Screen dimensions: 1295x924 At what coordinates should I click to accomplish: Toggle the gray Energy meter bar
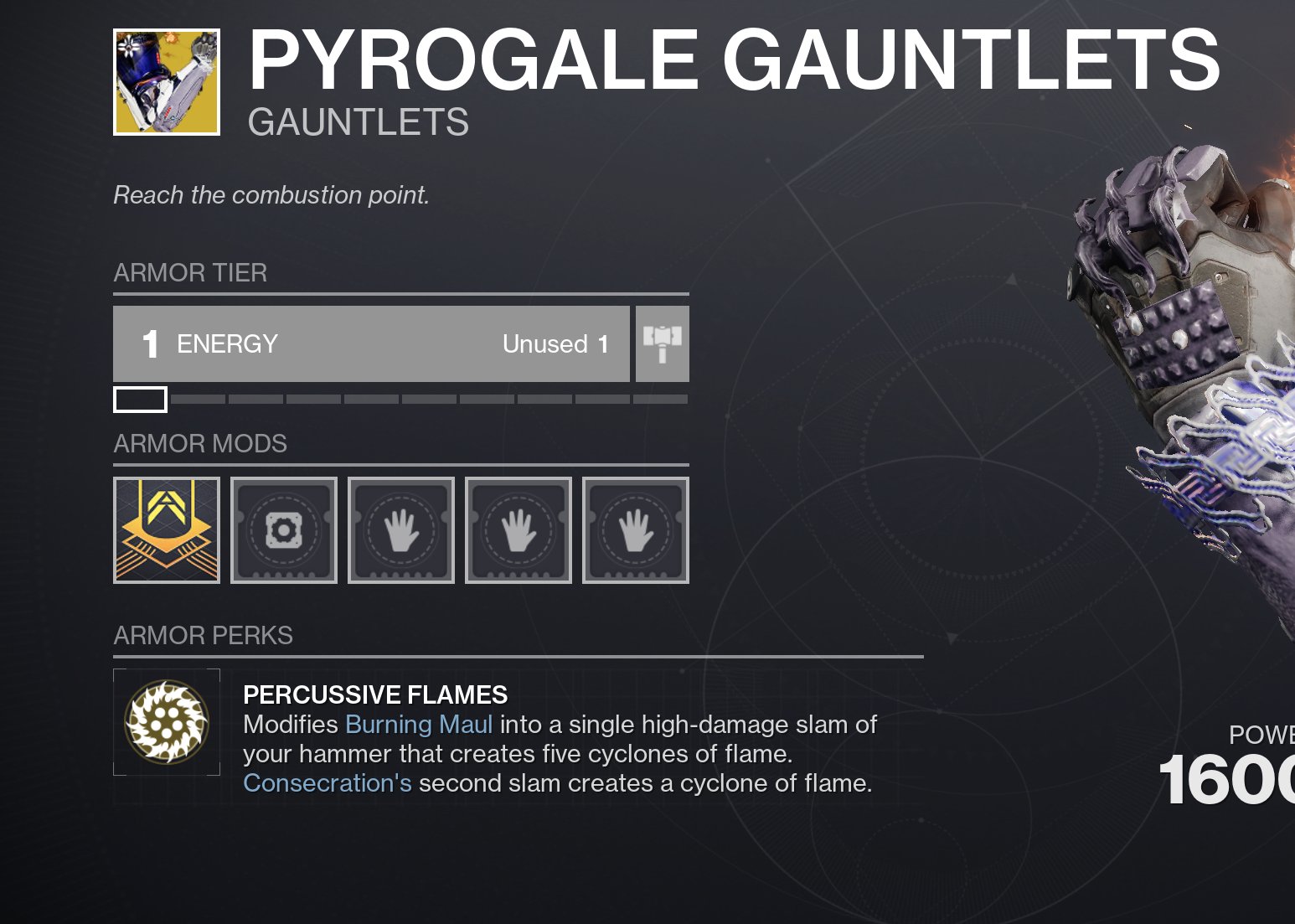click(x=373, y=343)
